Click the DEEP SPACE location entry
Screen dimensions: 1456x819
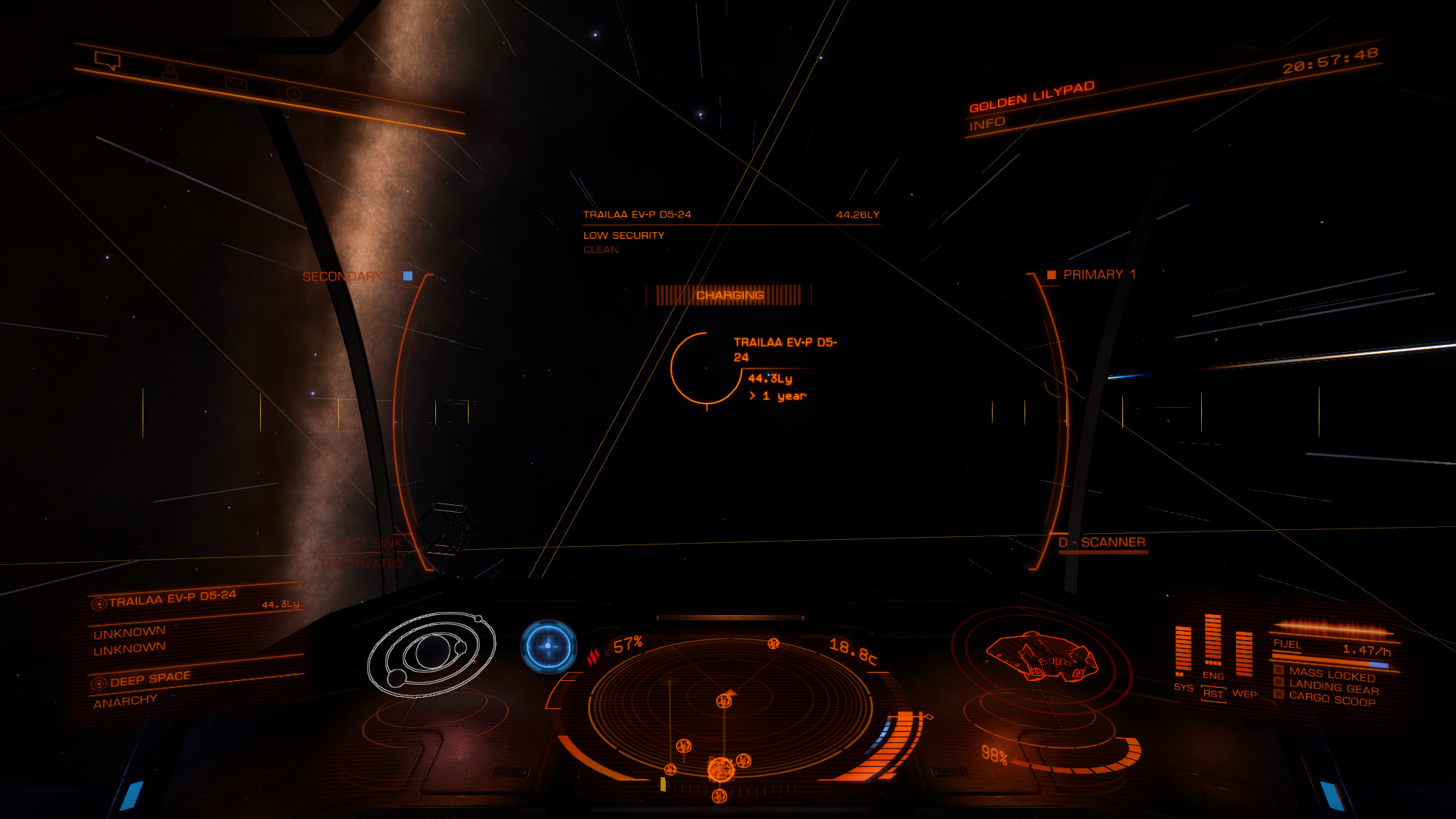click(150, 679)
